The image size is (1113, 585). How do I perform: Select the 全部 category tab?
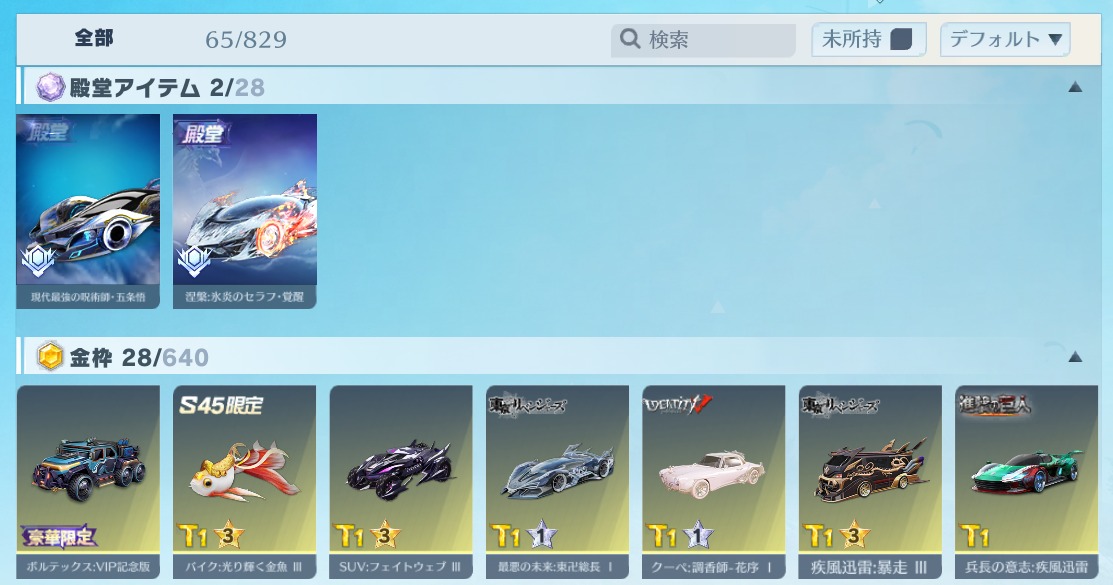pyautogui.click(x=94, y=39)
